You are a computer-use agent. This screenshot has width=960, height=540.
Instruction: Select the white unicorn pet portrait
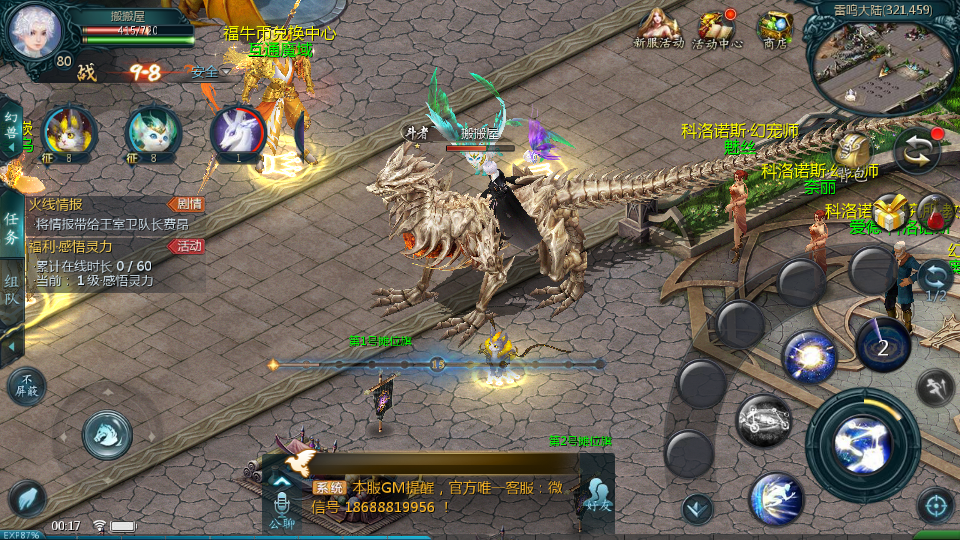237,132
